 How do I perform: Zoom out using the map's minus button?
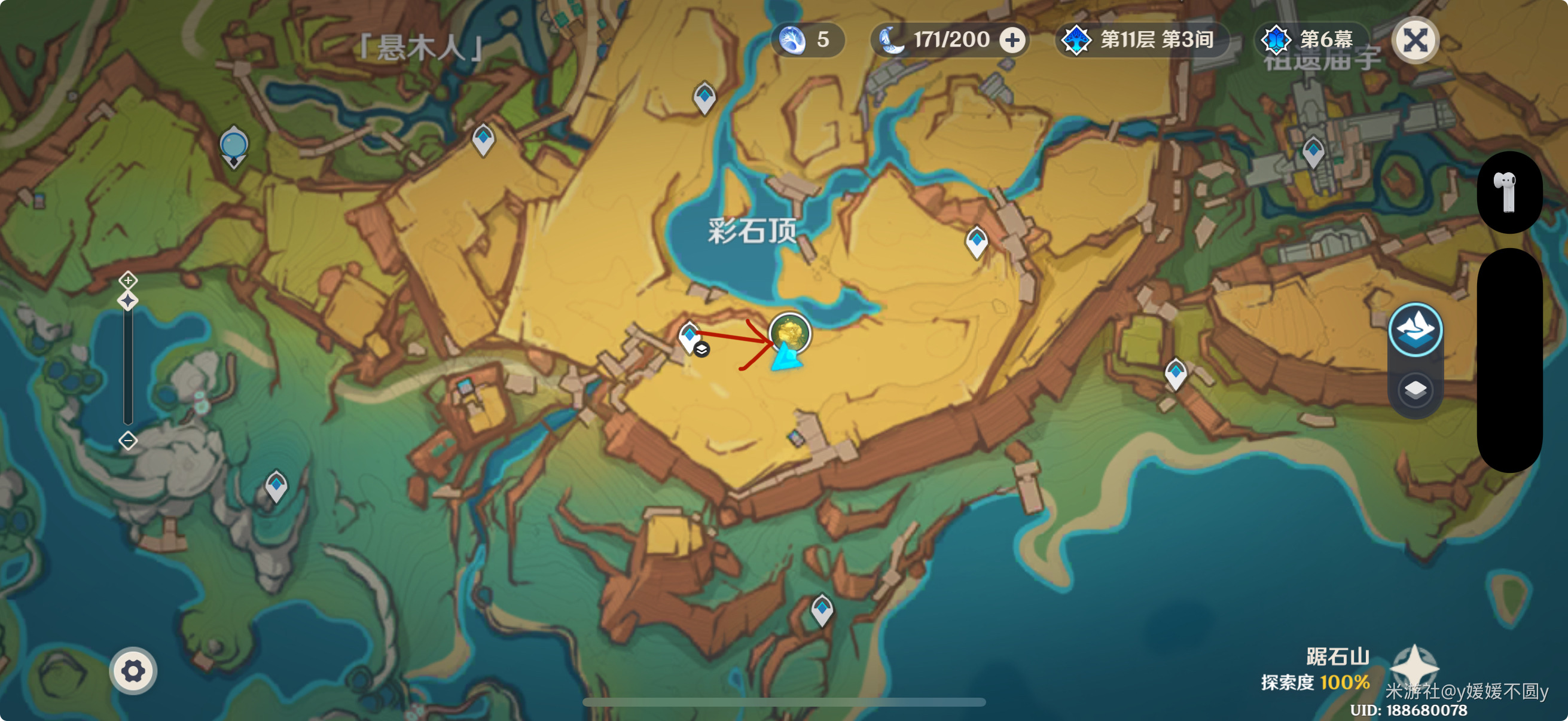pos(128,440)
